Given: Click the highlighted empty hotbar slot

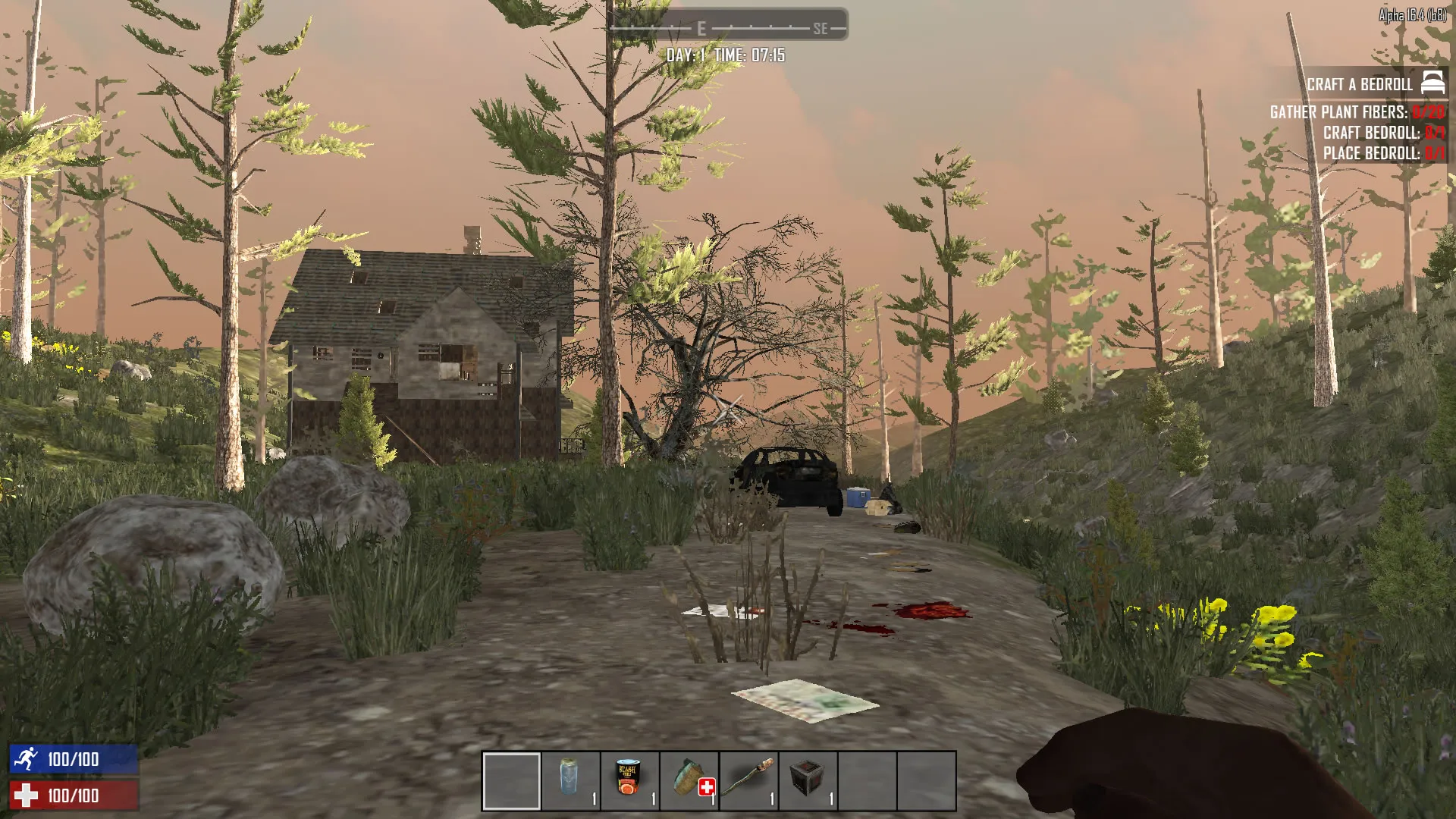Looking at the screenshot, I should click(511, 780).
